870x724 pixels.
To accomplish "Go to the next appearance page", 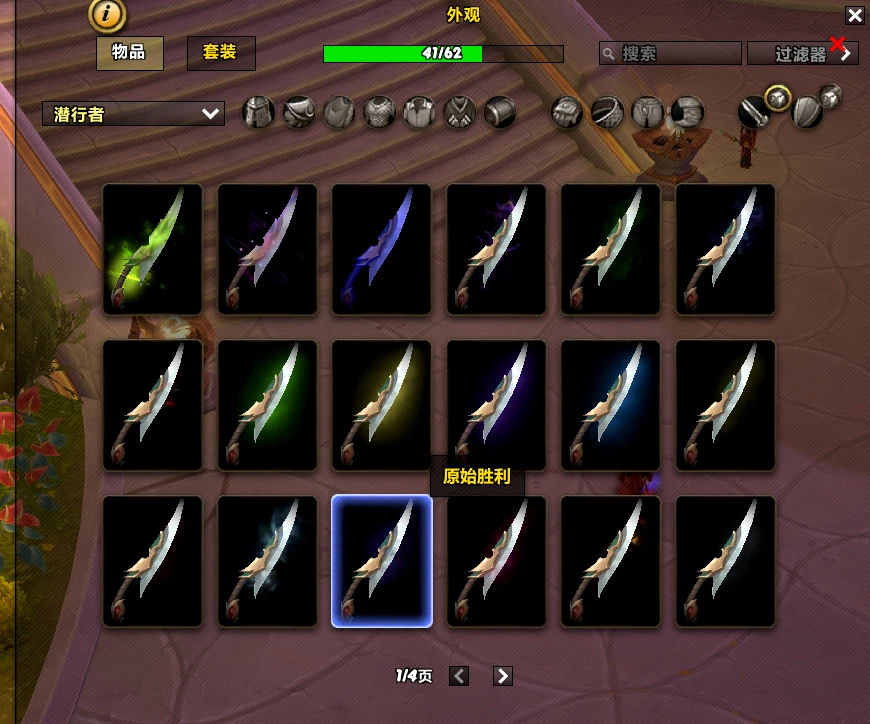I will pos(503,676).
